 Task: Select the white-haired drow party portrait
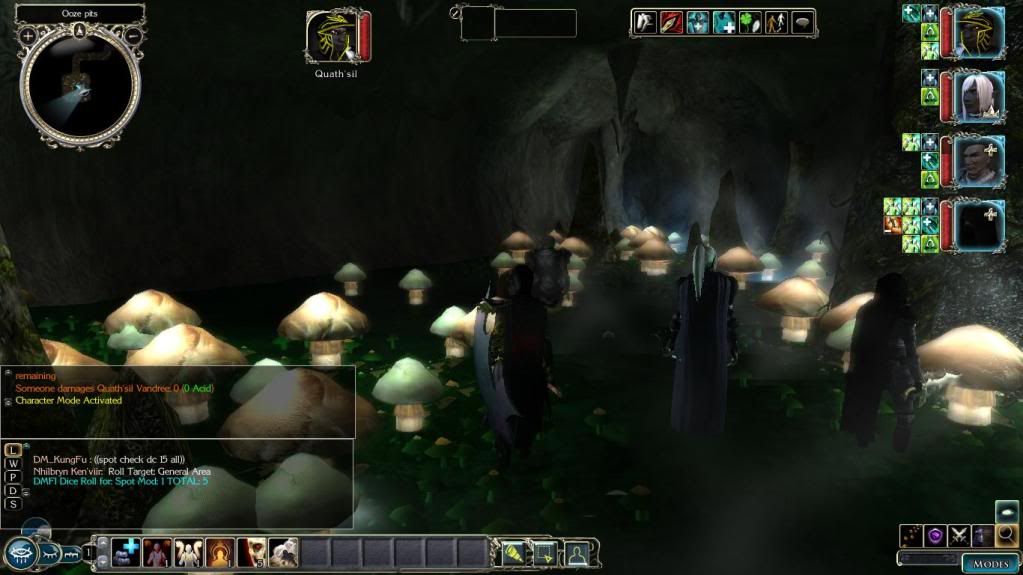pos(978,97)
